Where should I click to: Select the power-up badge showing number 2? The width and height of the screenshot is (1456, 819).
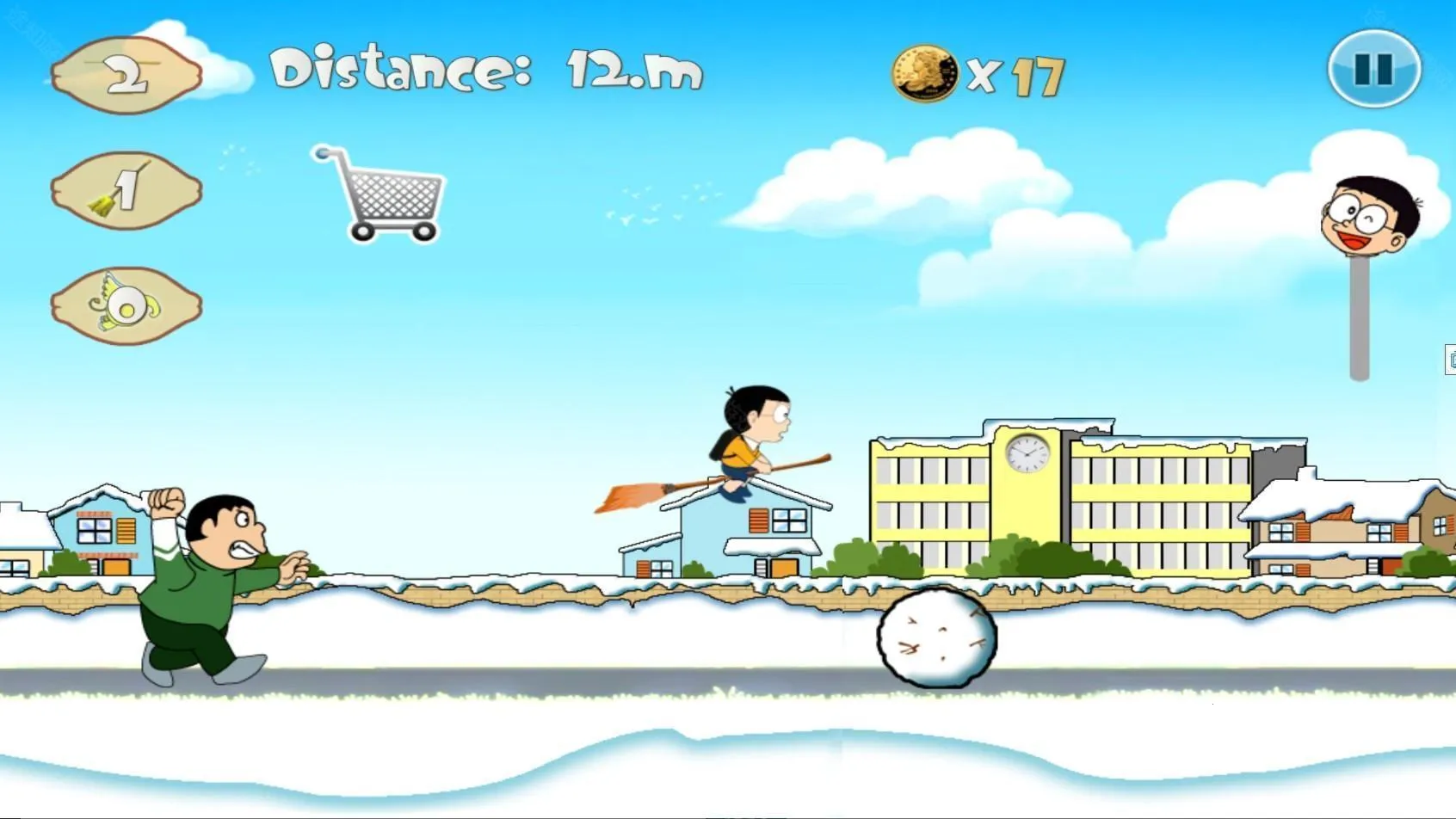pos(126,76)
